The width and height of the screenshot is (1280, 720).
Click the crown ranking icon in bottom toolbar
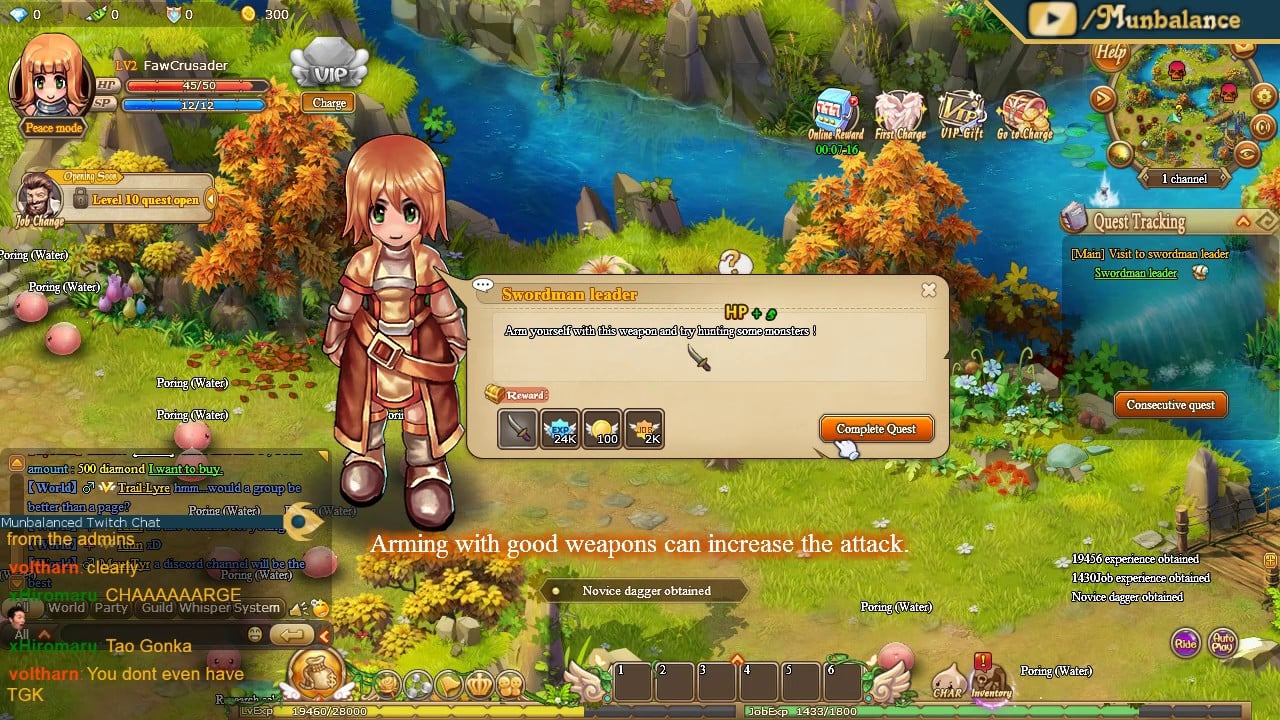point(480,682)
